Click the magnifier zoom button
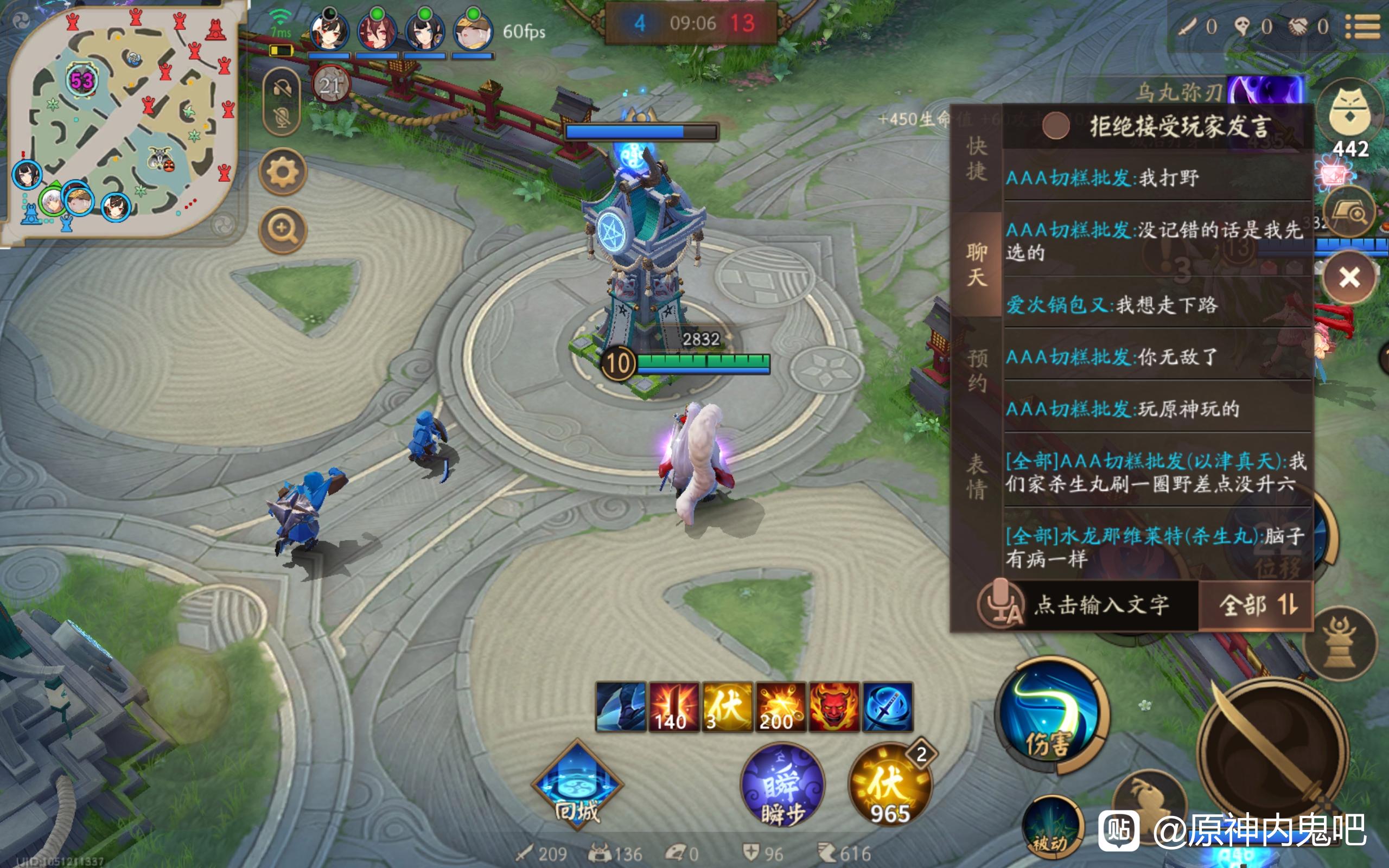 [282, 228]
